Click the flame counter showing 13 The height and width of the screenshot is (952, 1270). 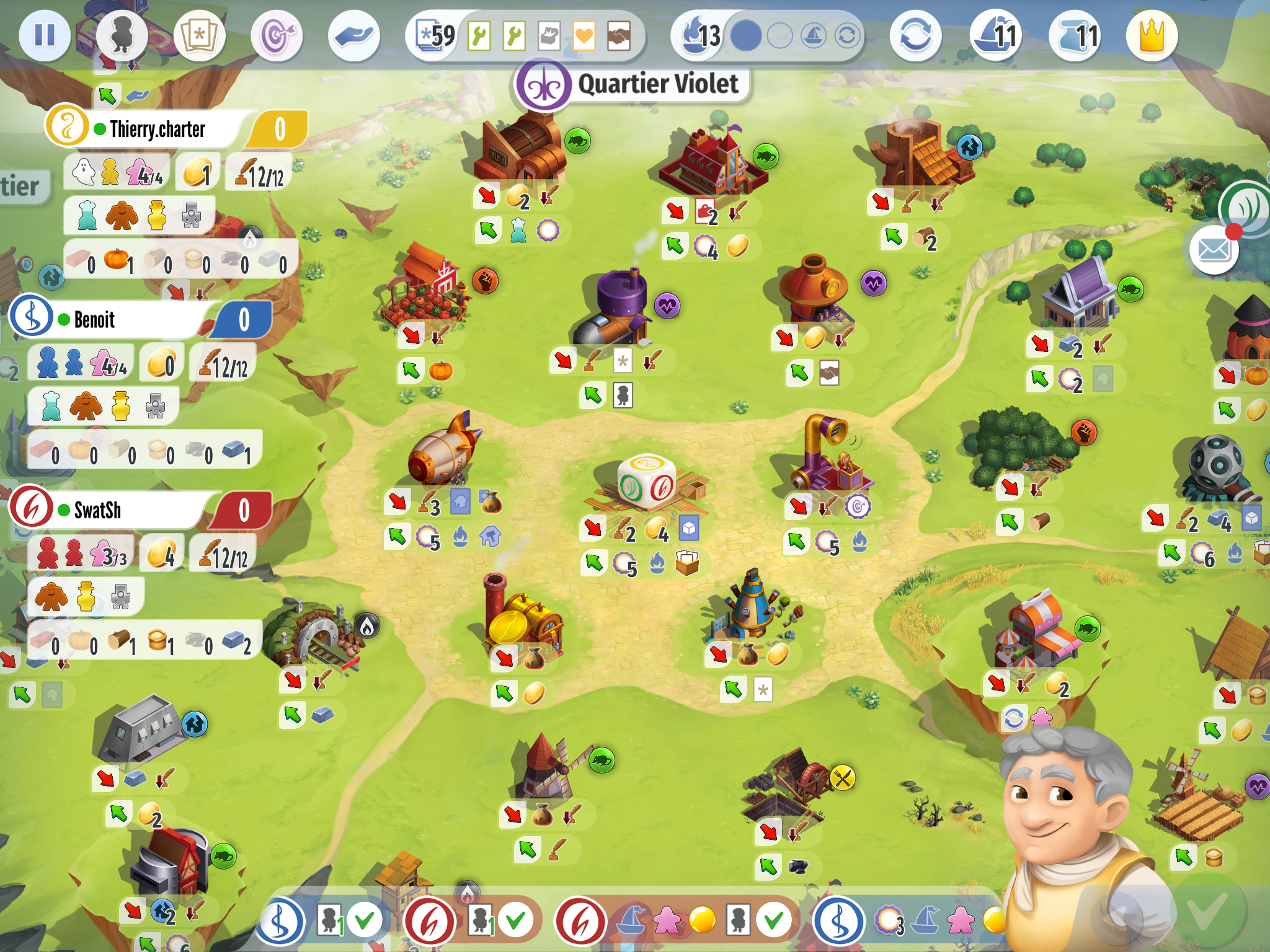coord(701,35)
